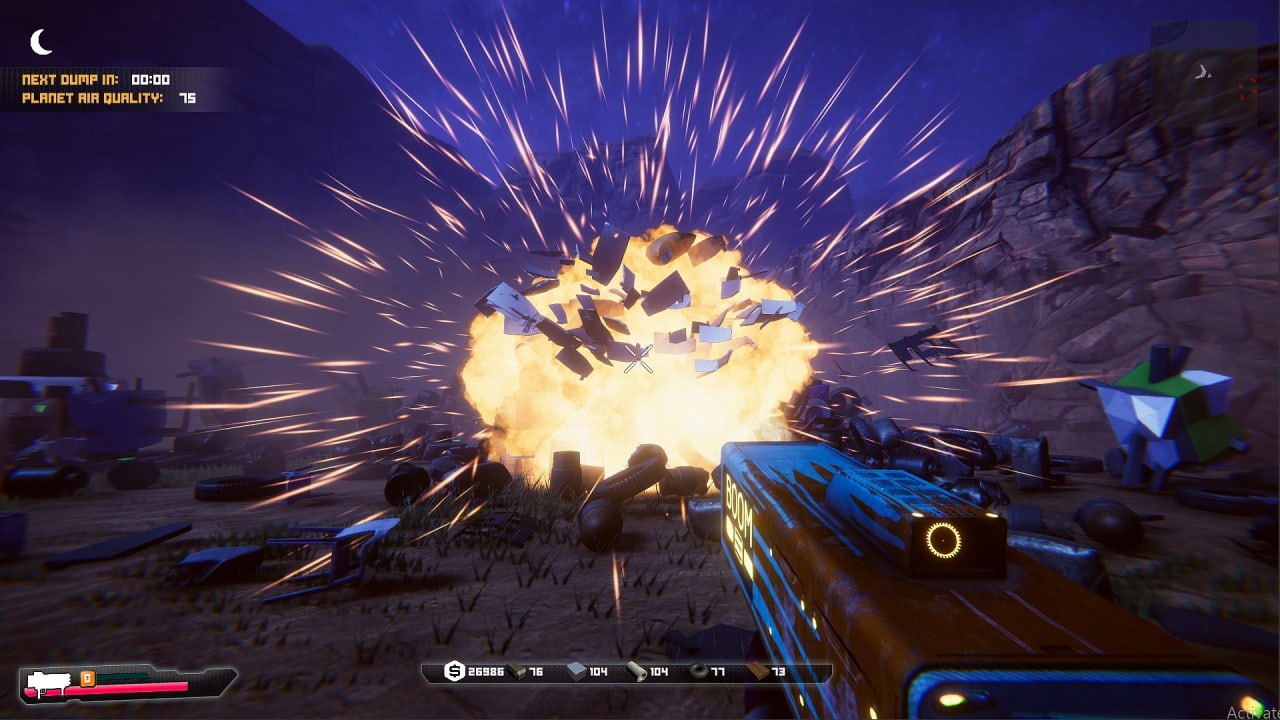This screenshot has width=1280, height=720.
Task: Select the black rubber tire resource icon
Action: (x=698, y=672)
